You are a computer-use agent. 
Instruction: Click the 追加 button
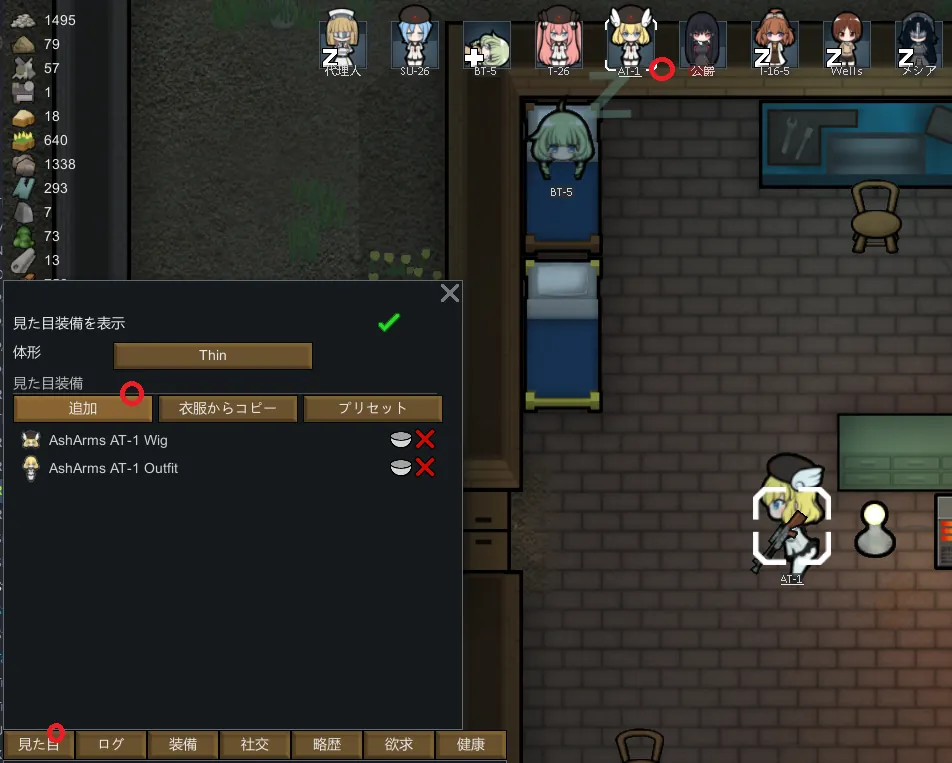pos(83,408)
